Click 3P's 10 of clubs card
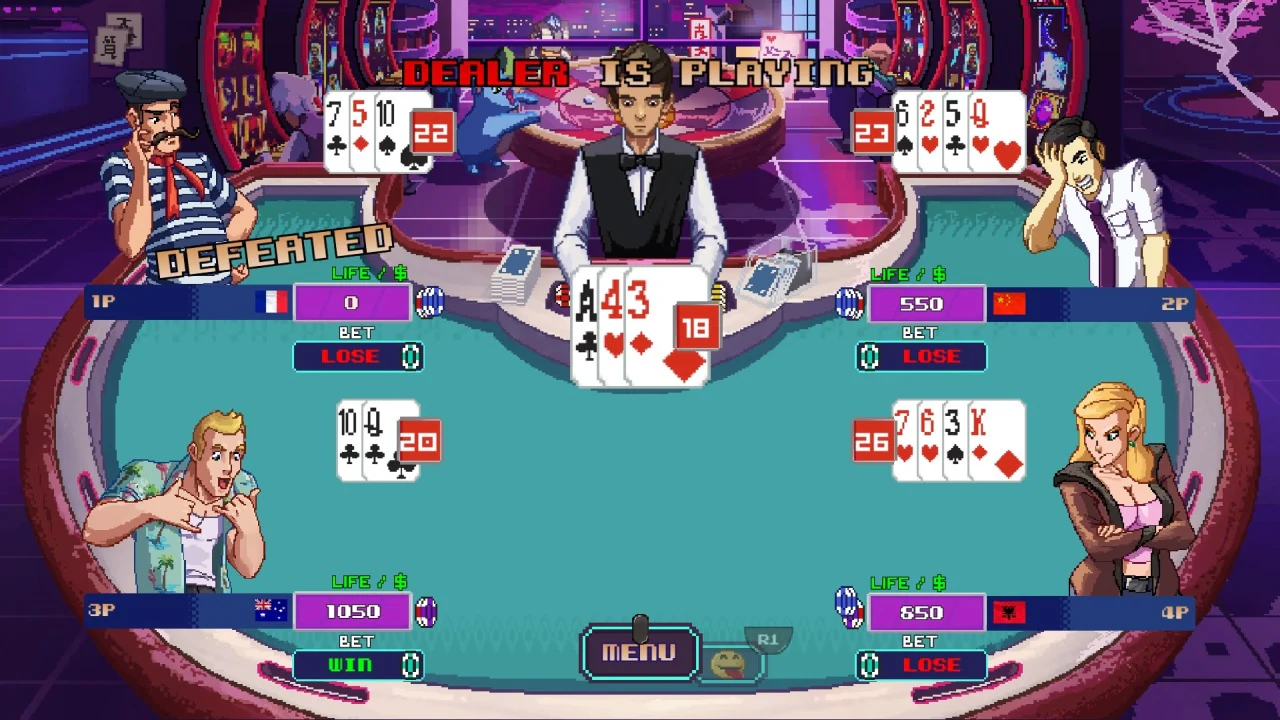 [350, 440]
